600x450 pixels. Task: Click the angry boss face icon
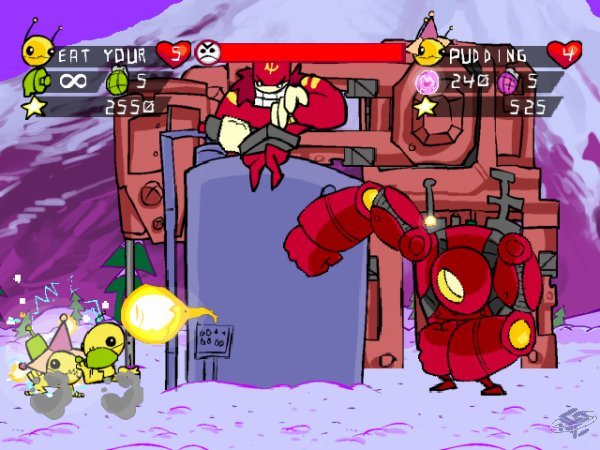point(207,52)
